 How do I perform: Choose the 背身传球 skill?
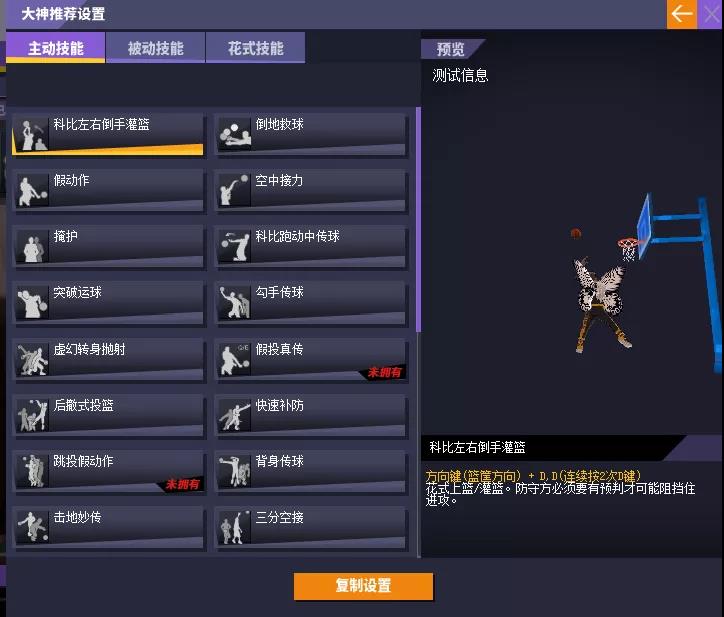click(312, 472)
